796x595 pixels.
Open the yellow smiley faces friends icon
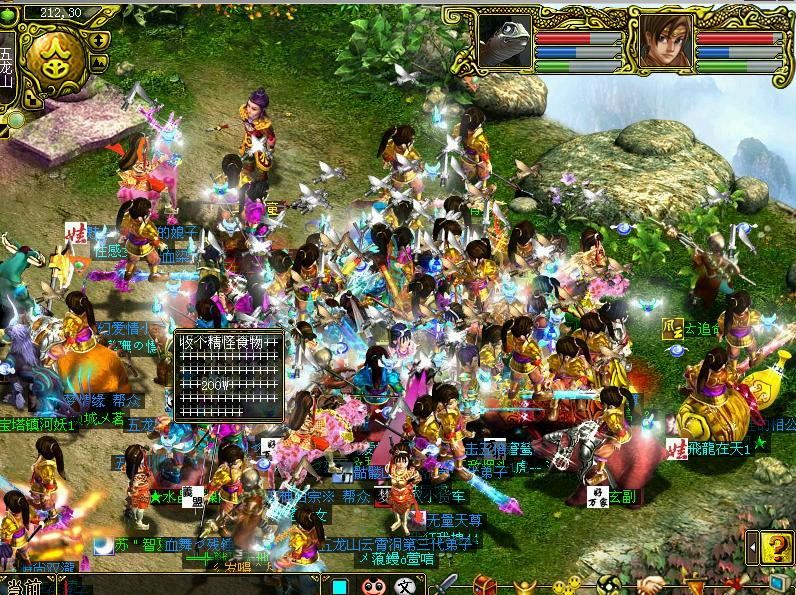click(567, 585)
